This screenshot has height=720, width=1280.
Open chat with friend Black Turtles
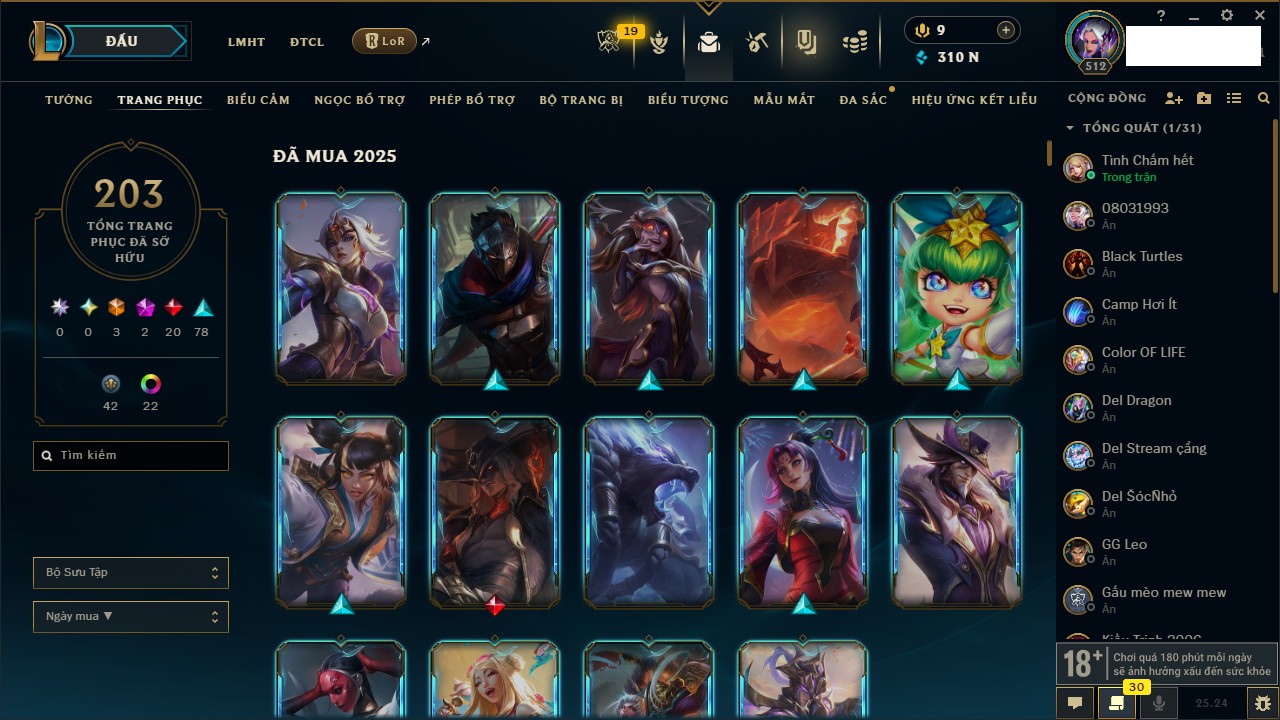point(1142,264)
